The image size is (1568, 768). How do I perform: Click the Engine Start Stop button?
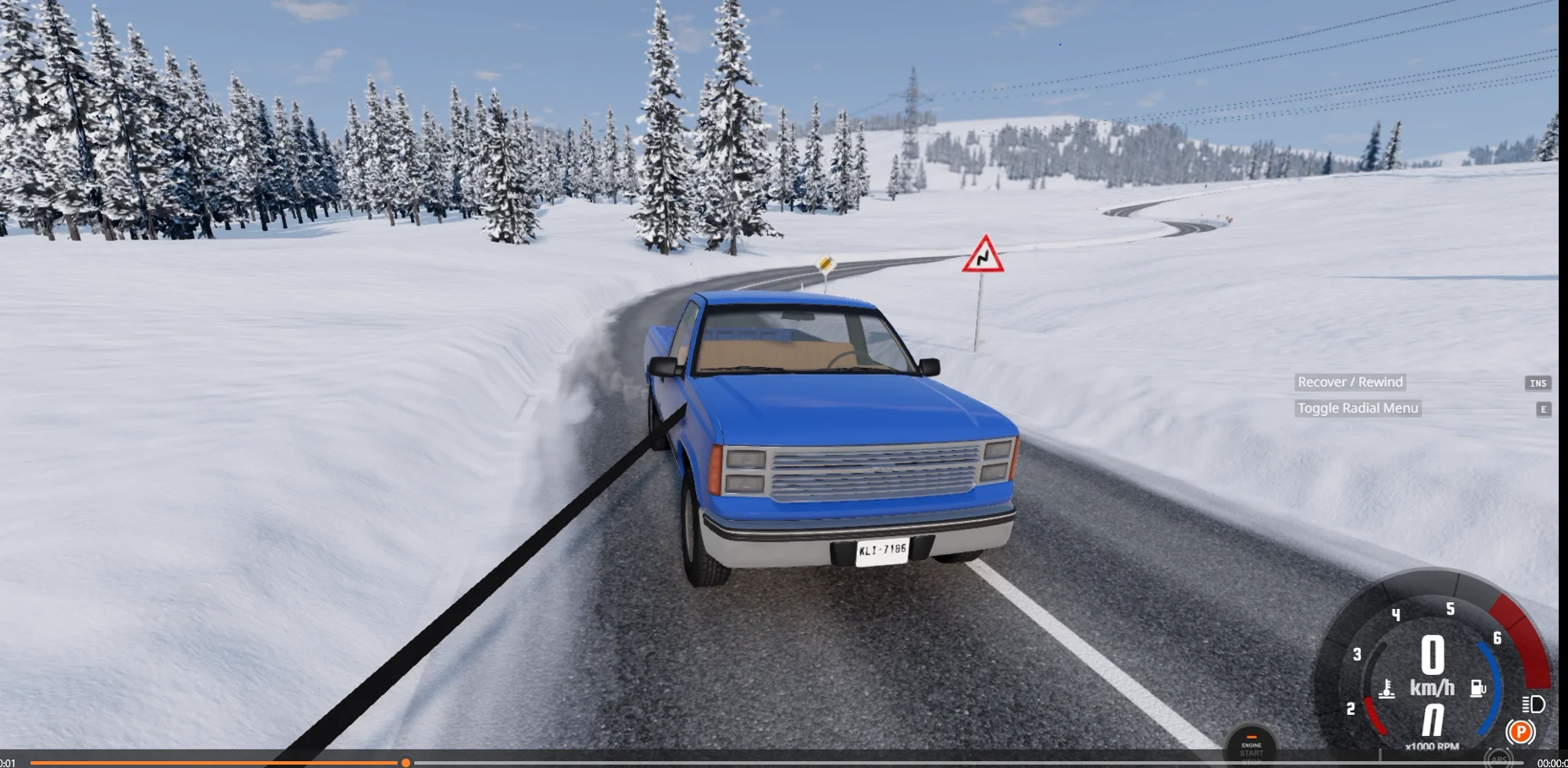pyautogui.click(x=1251, y=747)
